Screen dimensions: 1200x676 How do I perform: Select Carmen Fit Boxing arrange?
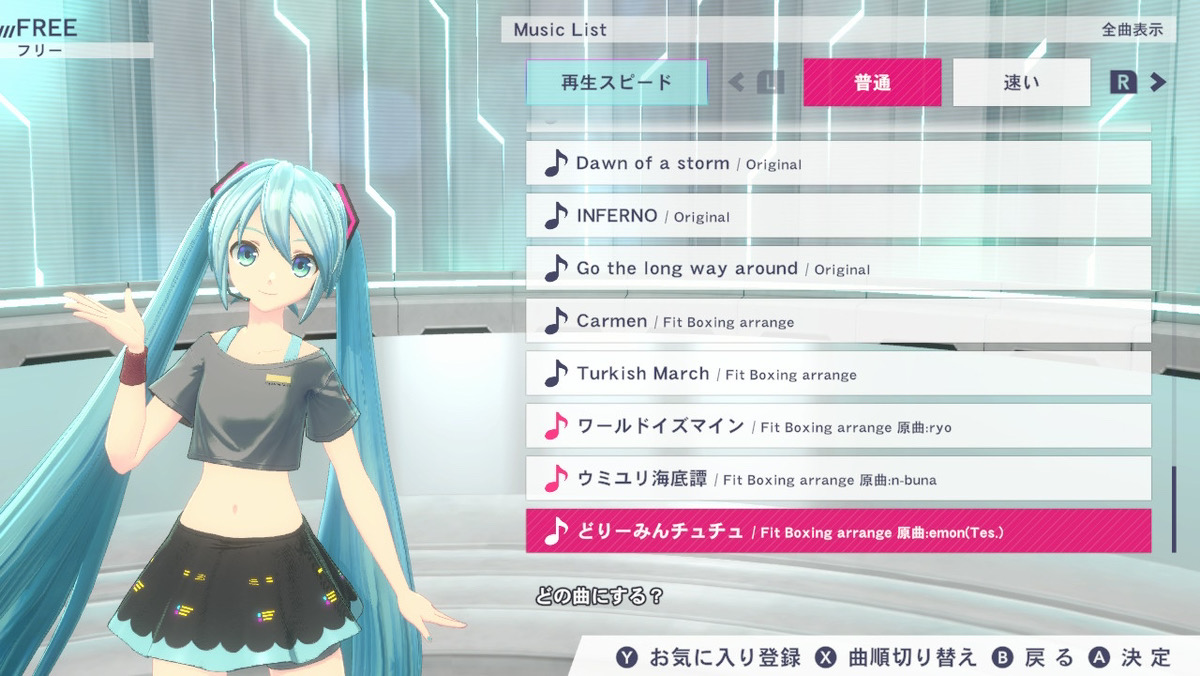838,321
